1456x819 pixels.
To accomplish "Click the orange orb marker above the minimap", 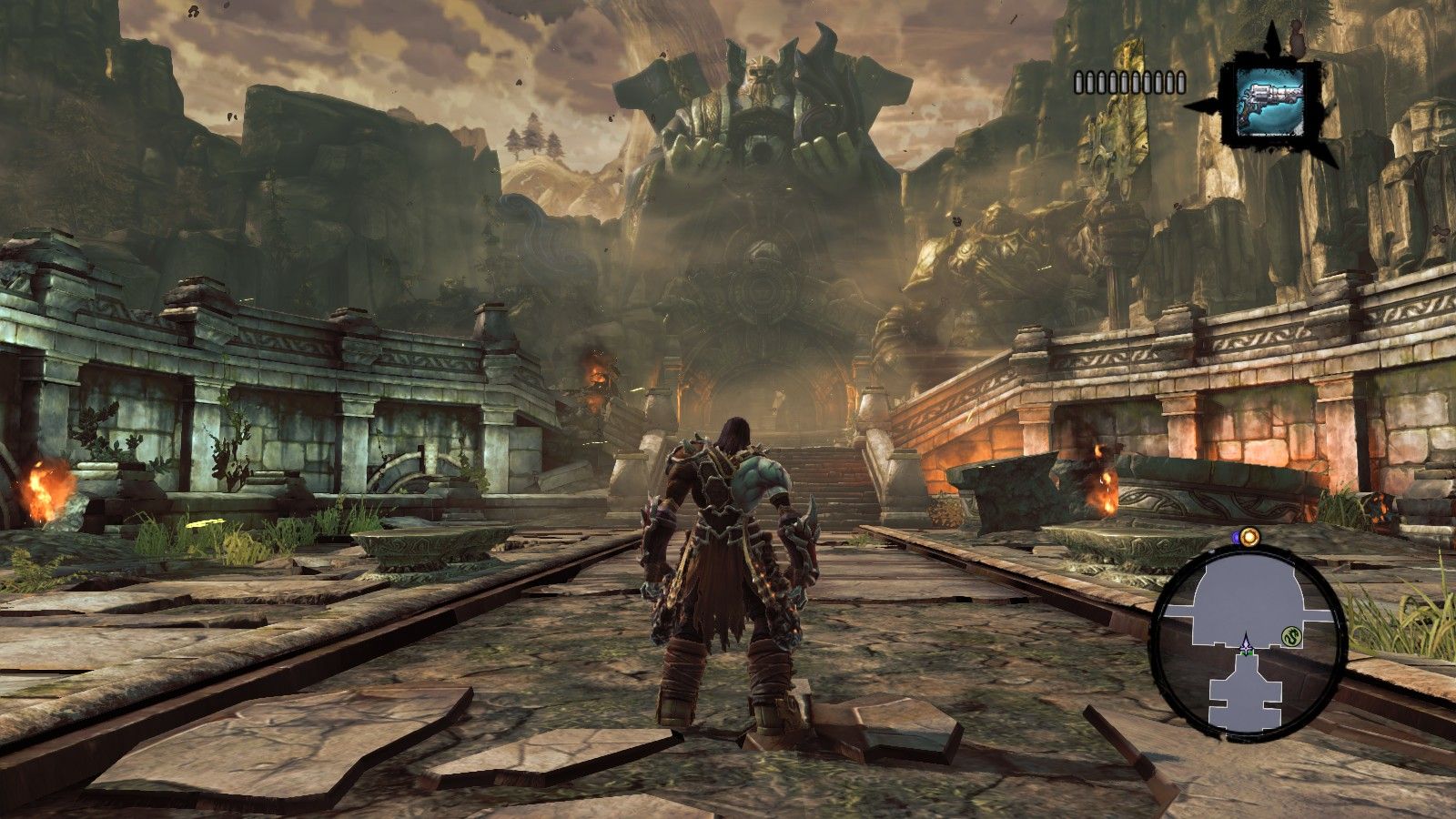I will point(1249,537).
